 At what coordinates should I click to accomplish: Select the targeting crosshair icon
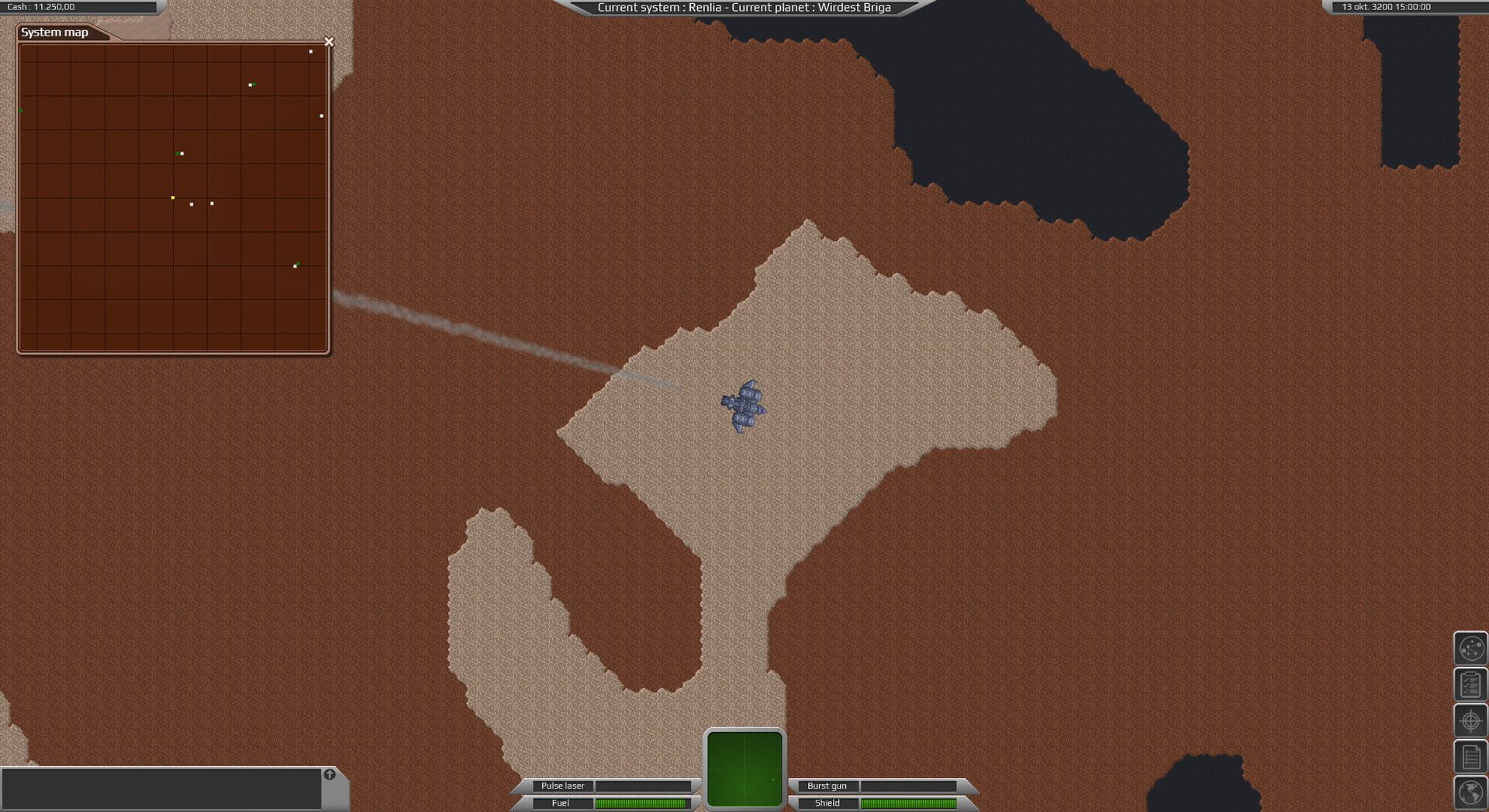tap(1471, 720)
